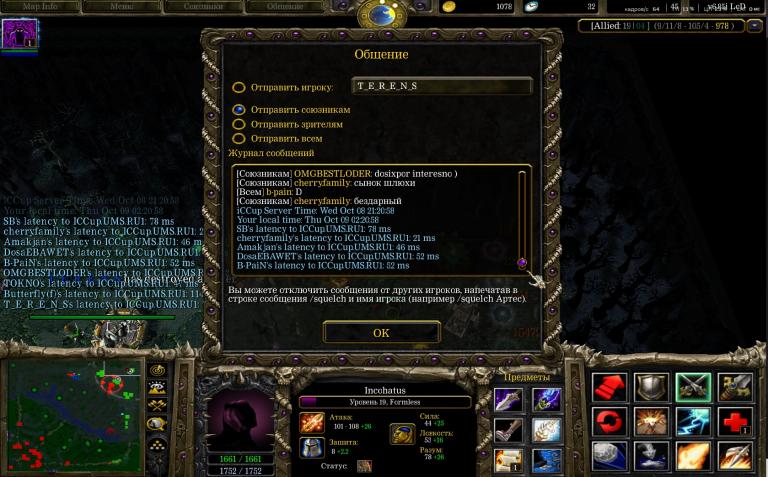Collapse the Allied scoreboard with the arrow button
The width and height of the screenshot is (768, 477).
point(754,26)
